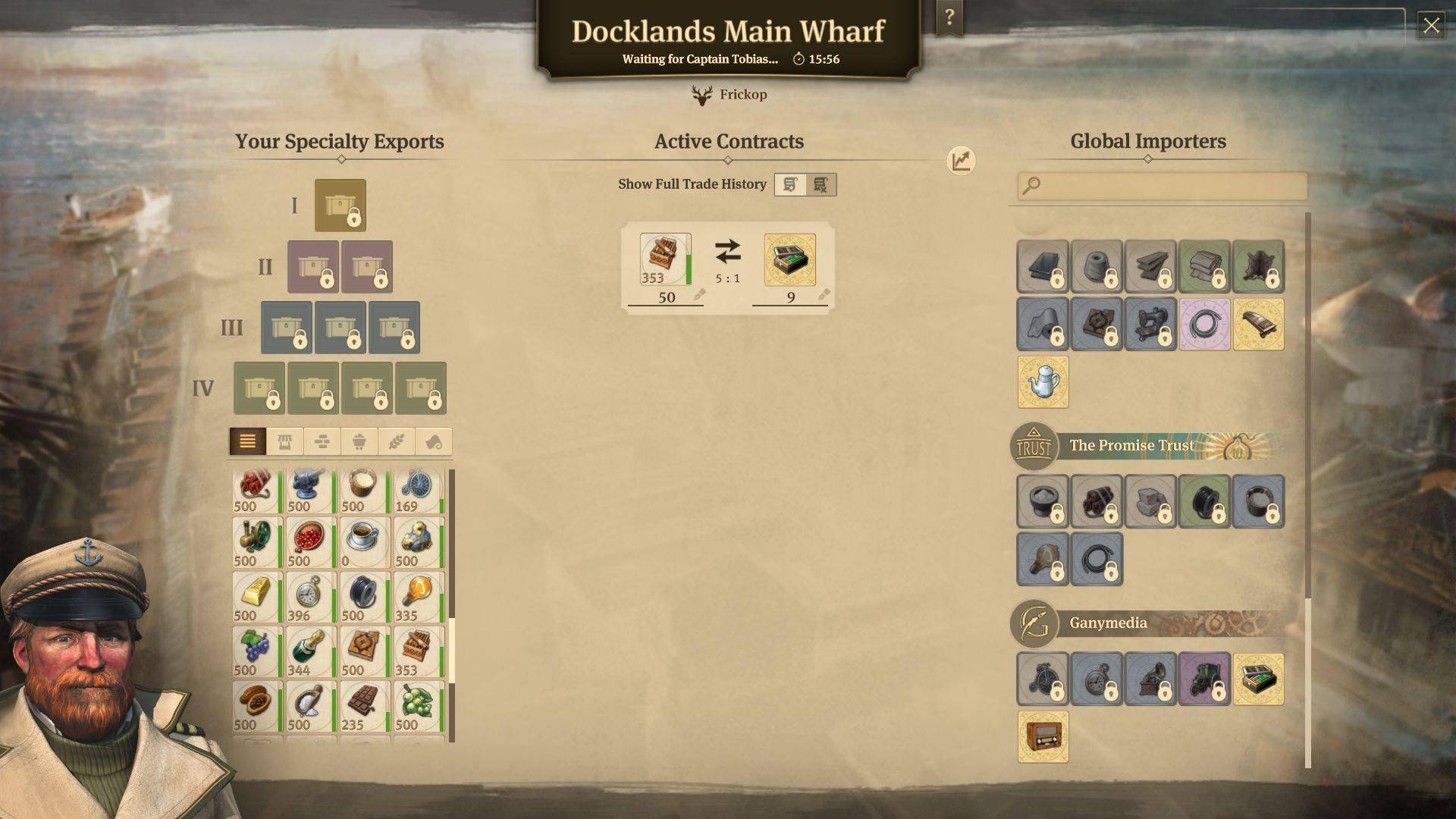Image resolution: width=1456 pixels, height=819 pixels.
Task: Pick the light bulb export good
Action: pos(418,596)
